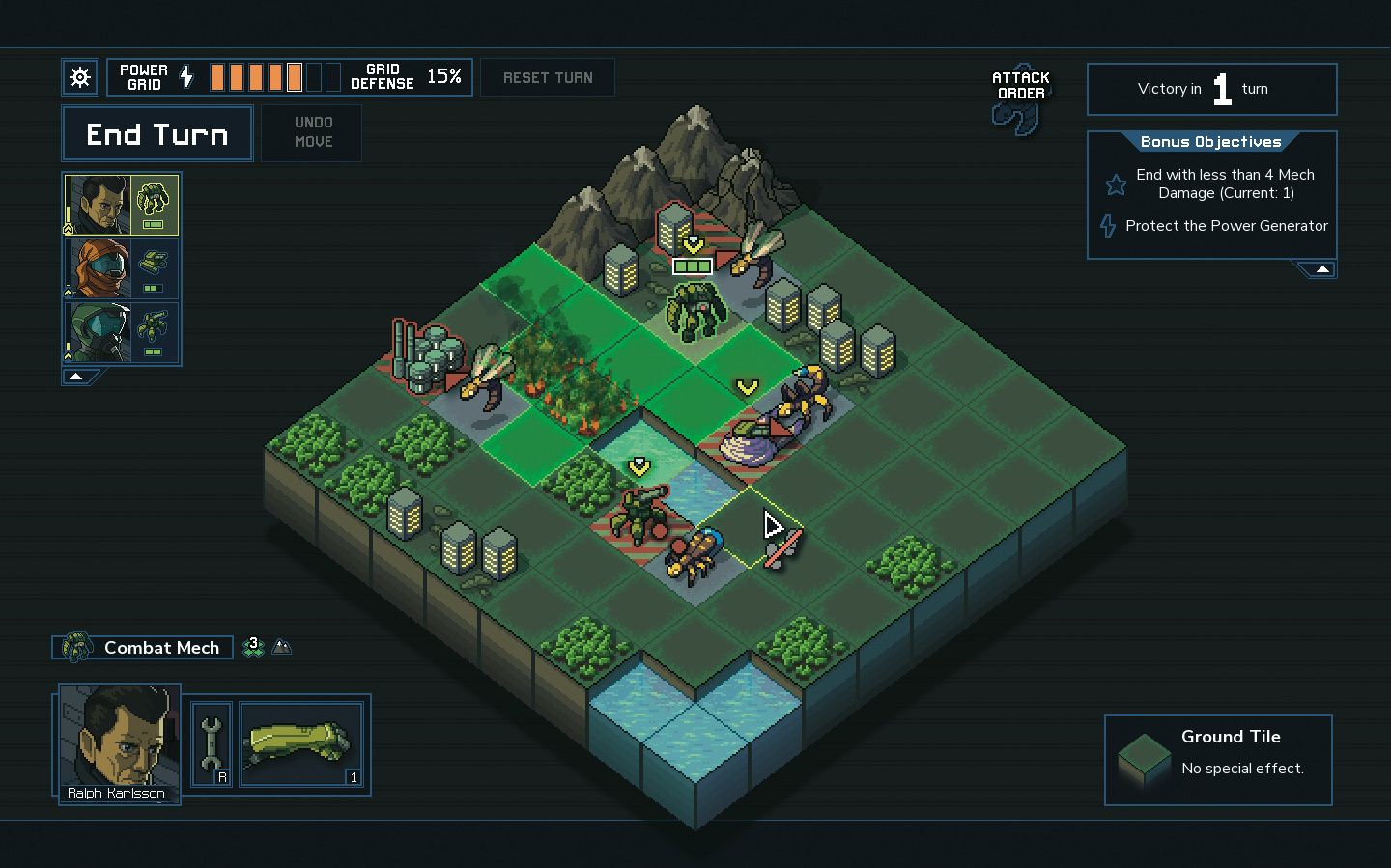The image size is (1391, 868).
Task: Select the orange-hooded pilot's mech in the unit list
Action: [x=122, y=268]
